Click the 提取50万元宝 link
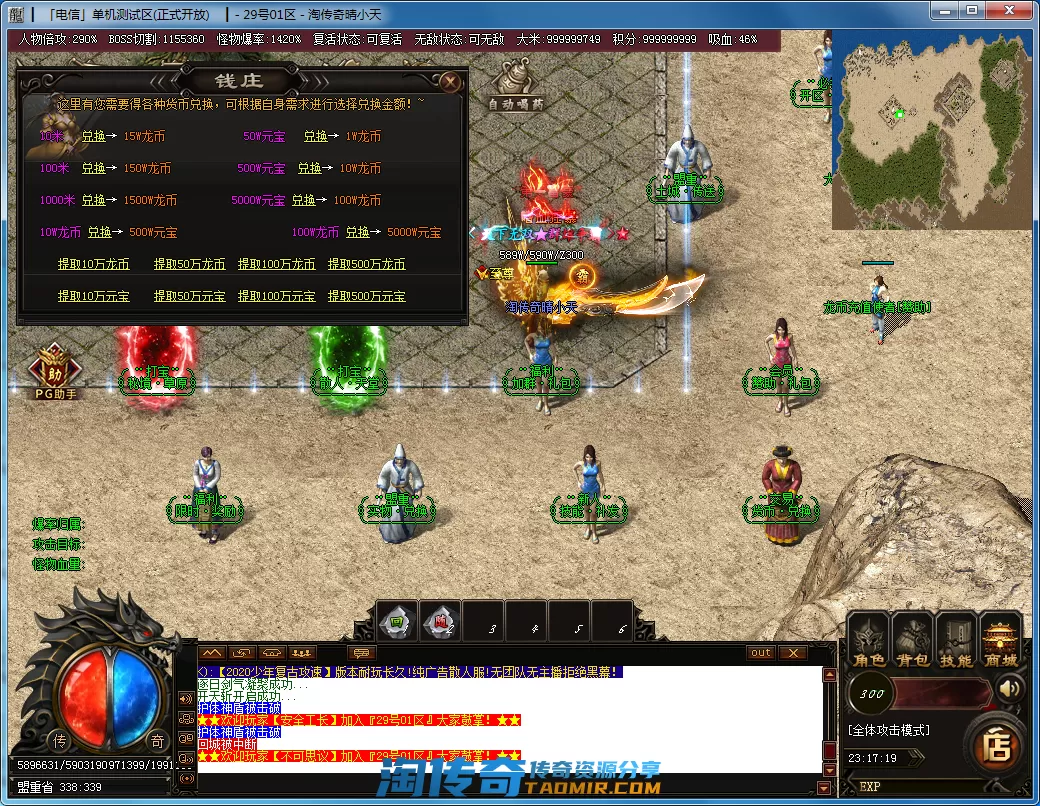 189,296
